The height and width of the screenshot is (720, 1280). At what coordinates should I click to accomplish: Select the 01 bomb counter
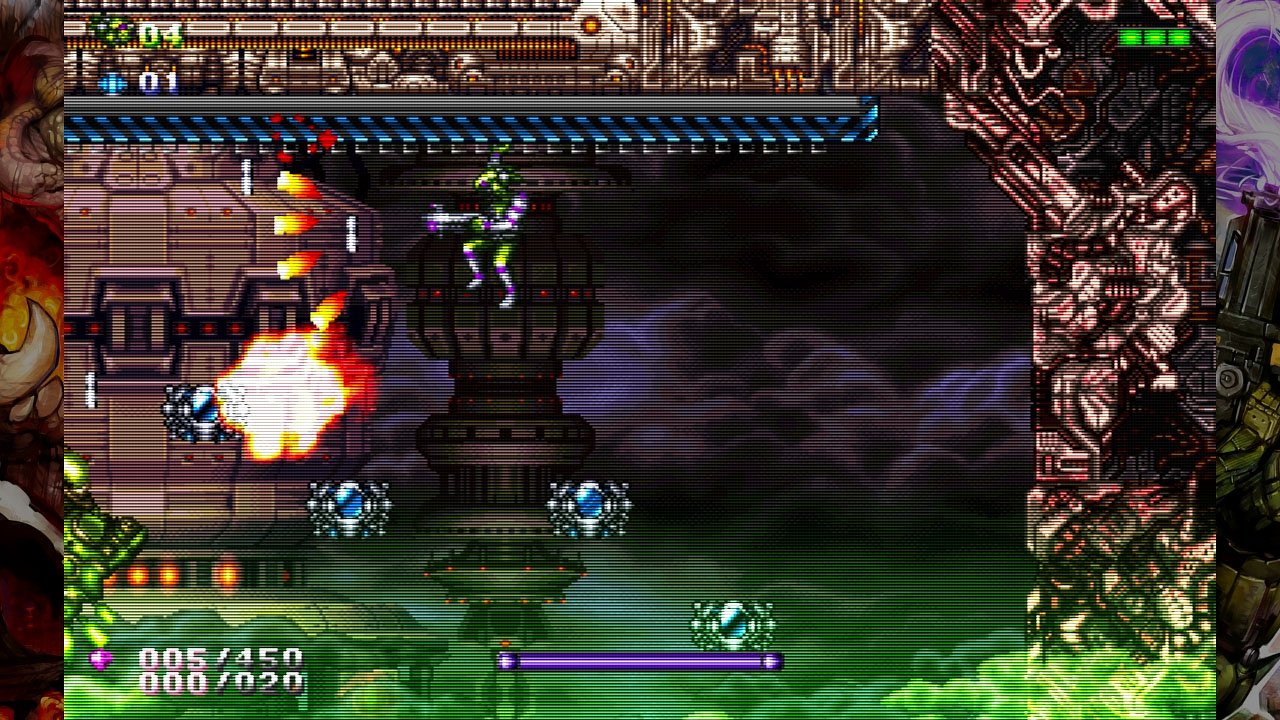click(x=158, y=82)
